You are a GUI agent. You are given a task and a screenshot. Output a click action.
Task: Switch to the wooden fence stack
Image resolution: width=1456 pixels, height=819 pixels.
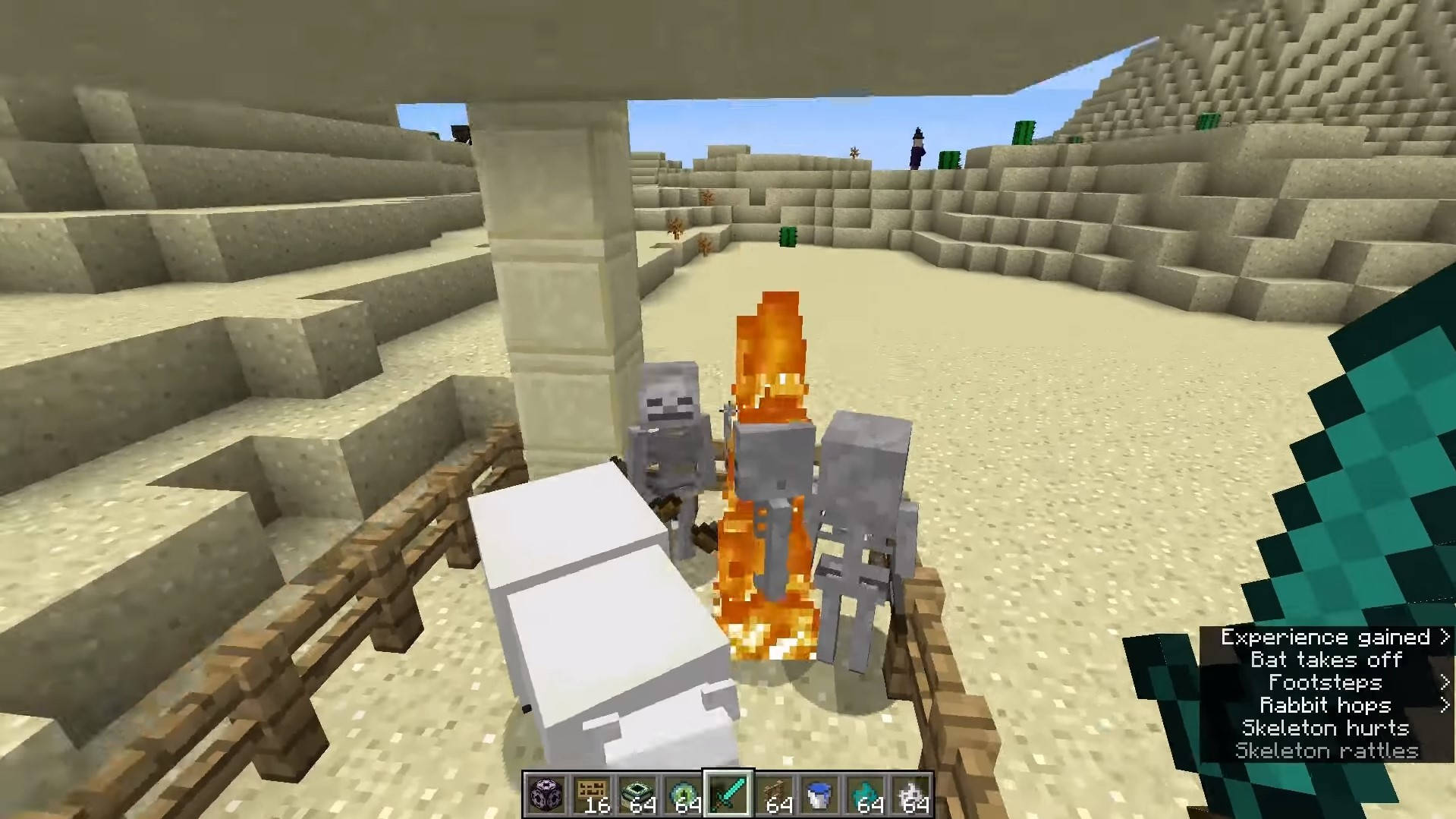click(775, 795)
